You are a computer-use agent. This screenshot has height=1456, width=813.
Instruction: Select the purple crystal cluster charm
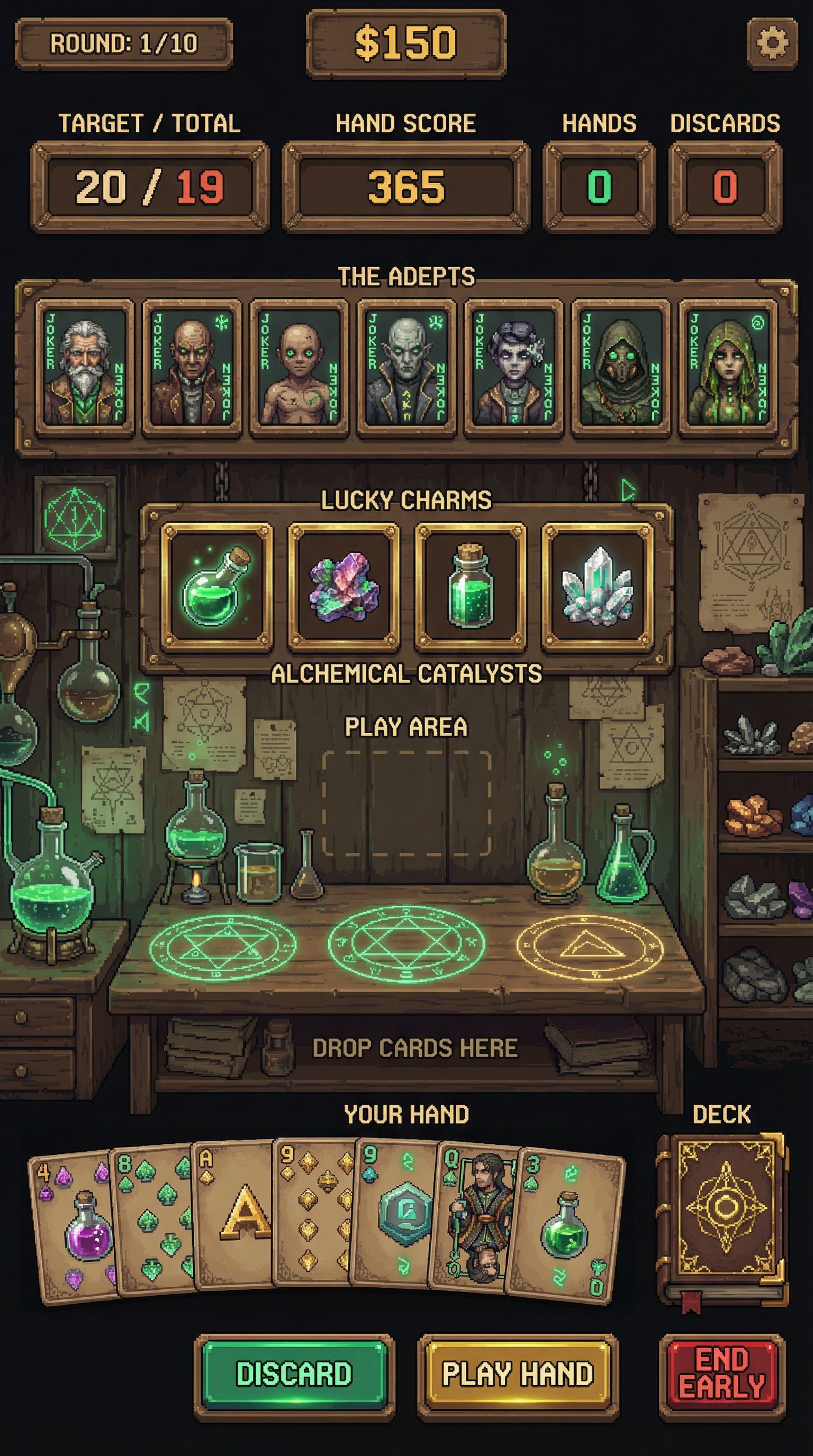pyautogui.click(x=344, y=588)
